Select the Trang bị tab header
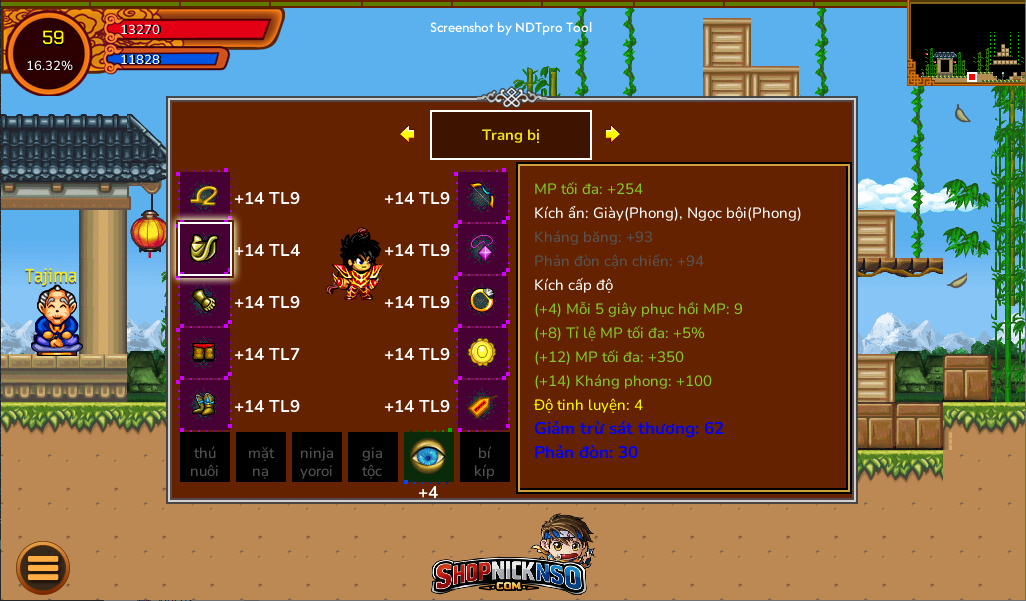 [x=510, y=135]
